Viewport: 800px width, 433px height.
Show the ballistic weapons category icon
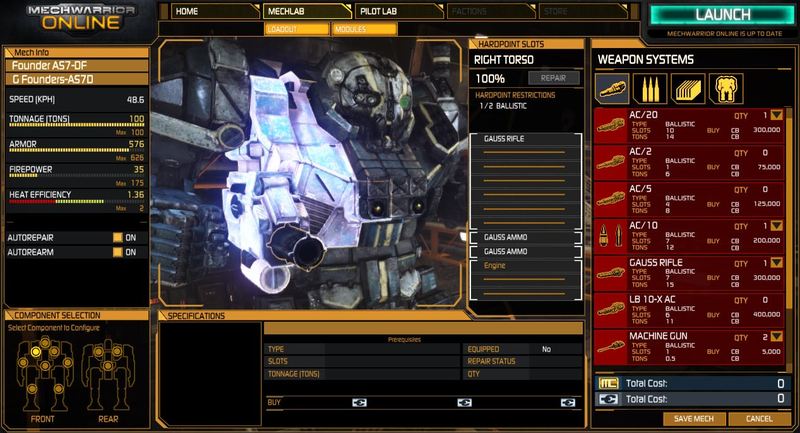[614, 89]
